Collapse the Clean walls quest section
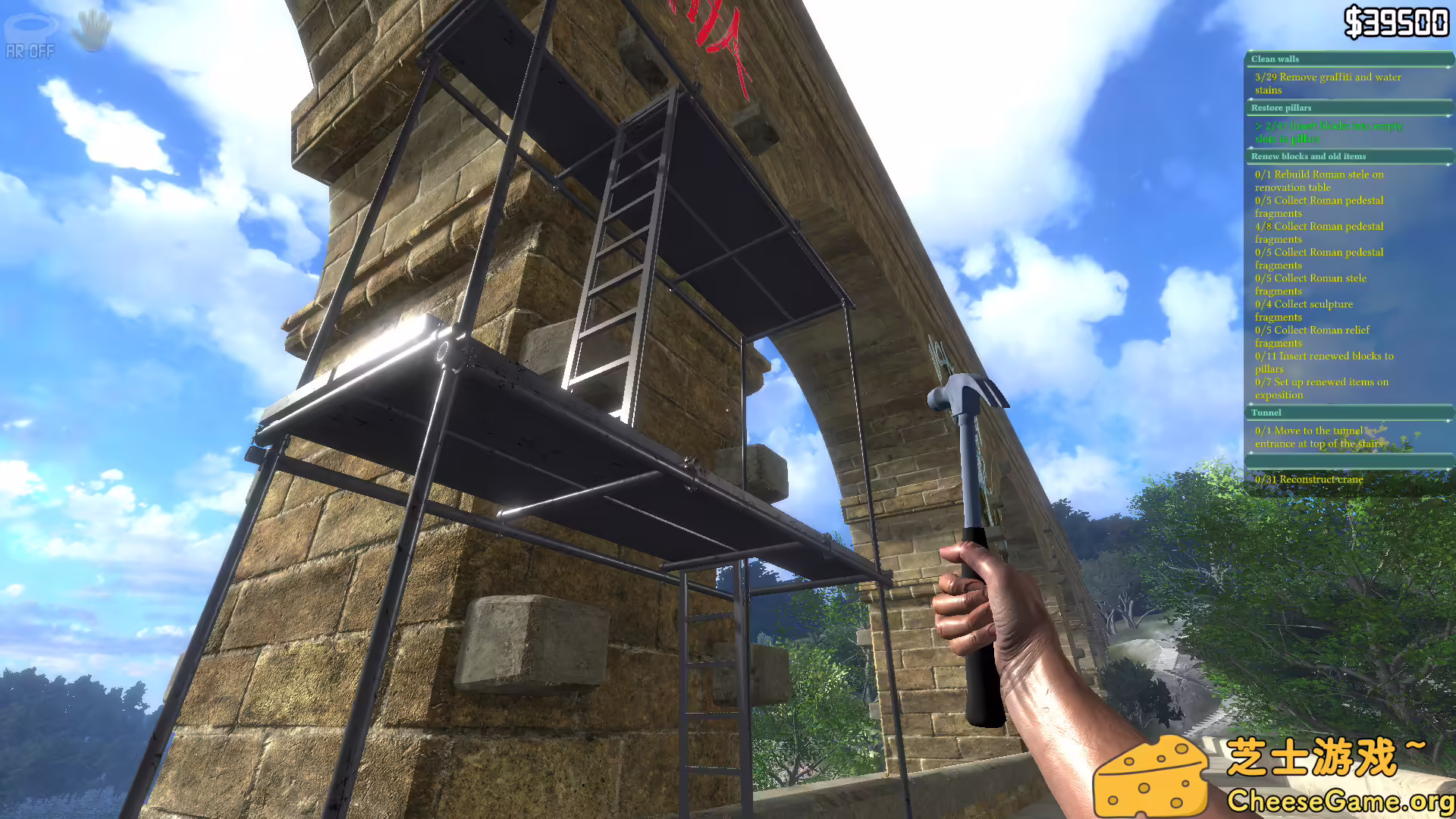 pyautogui.click(x=1274, y=58)
